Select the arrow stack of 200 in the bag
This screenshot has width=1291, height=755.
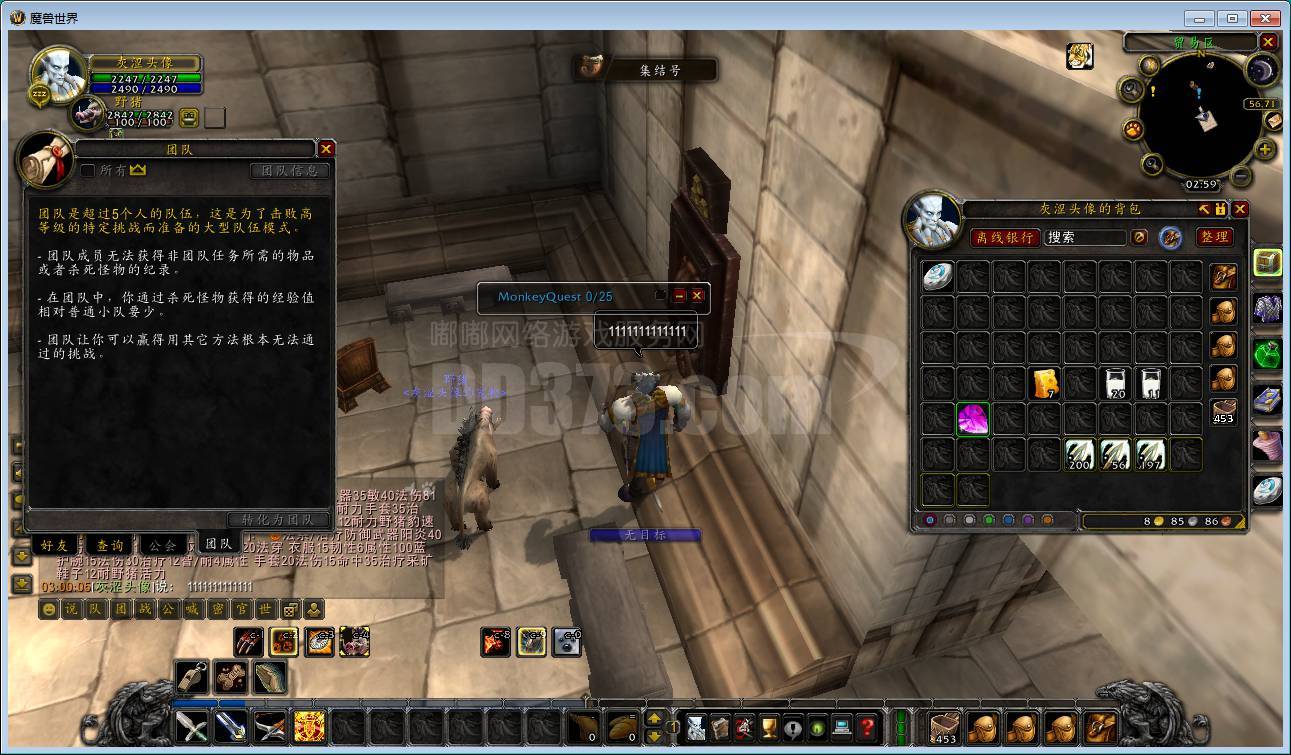(x=1080, y=455)
